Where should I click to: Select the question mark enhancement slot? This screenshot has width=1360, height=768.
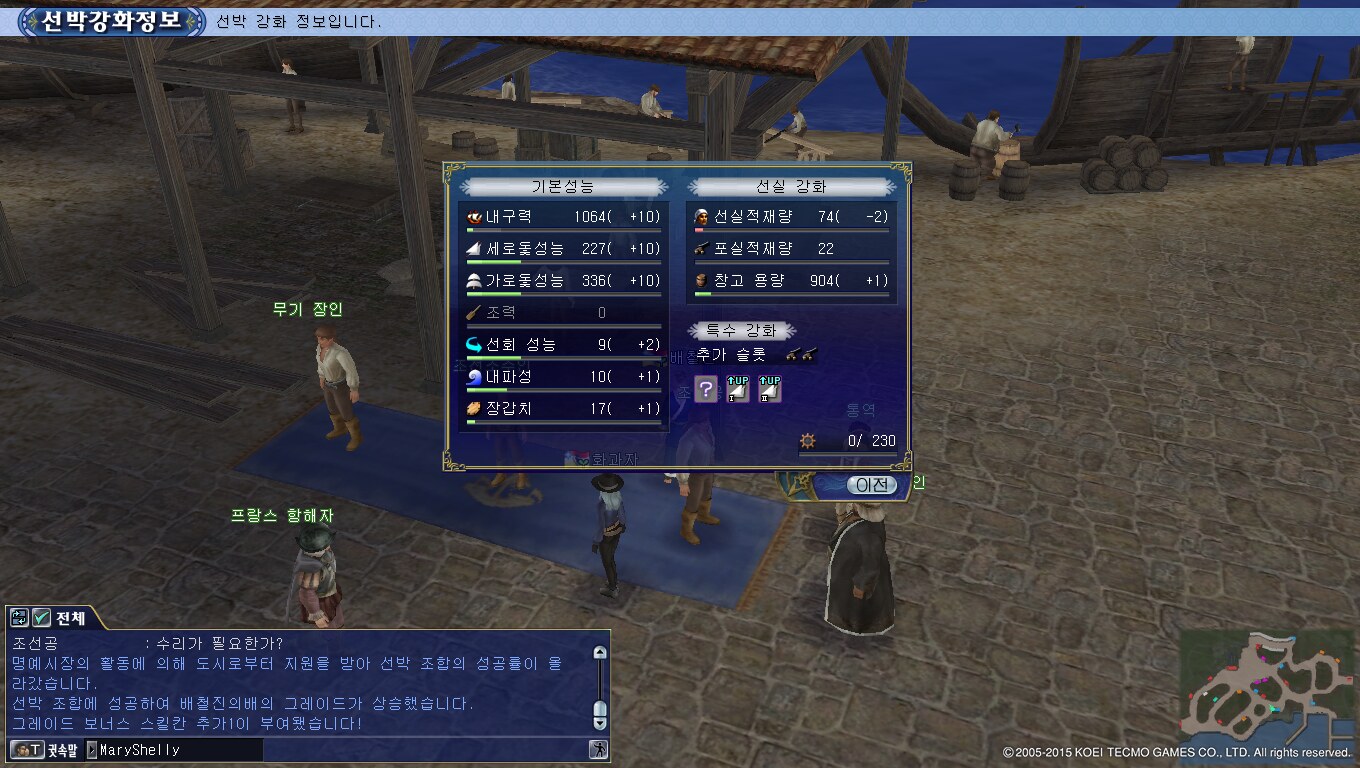[706, 390]
